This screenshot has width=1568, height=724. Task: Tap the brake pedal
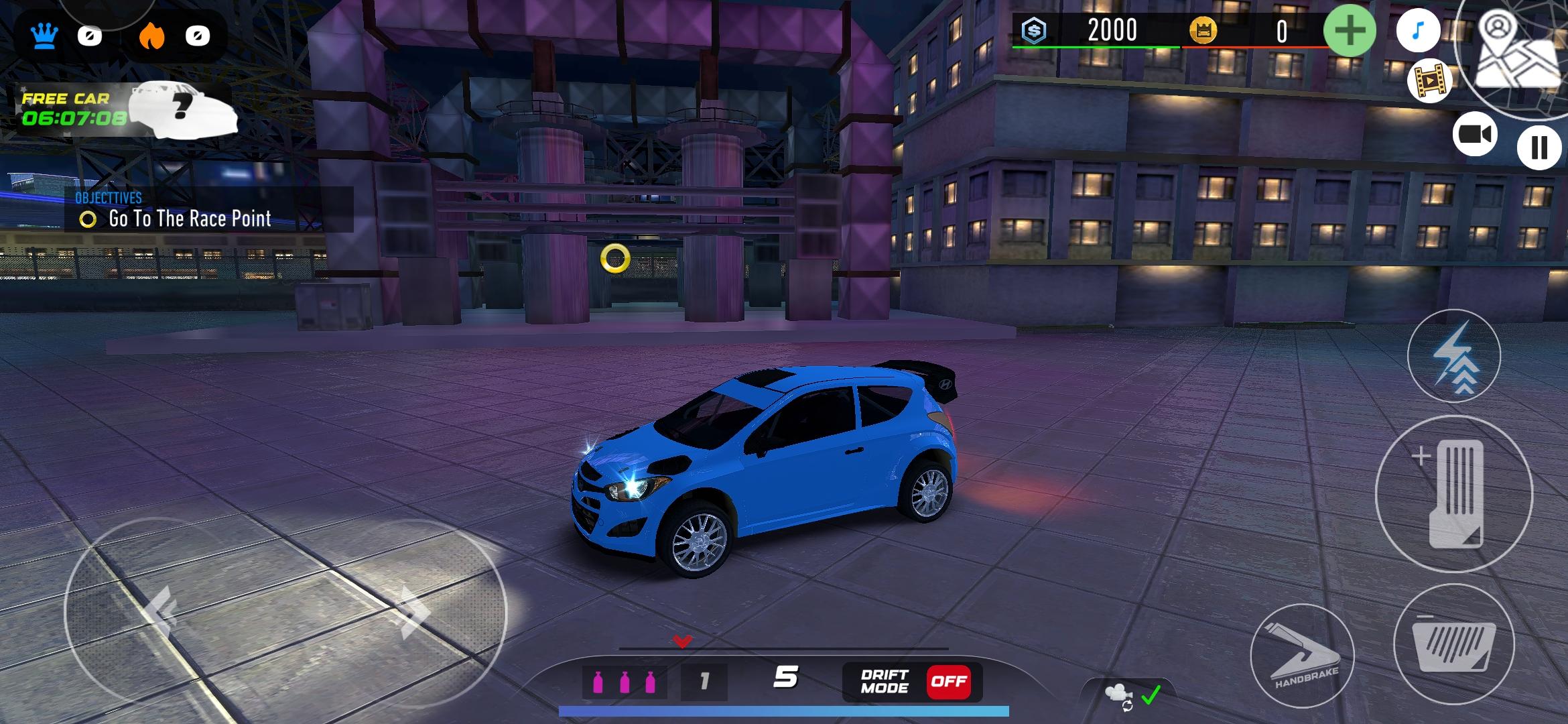pos(1453,644)
